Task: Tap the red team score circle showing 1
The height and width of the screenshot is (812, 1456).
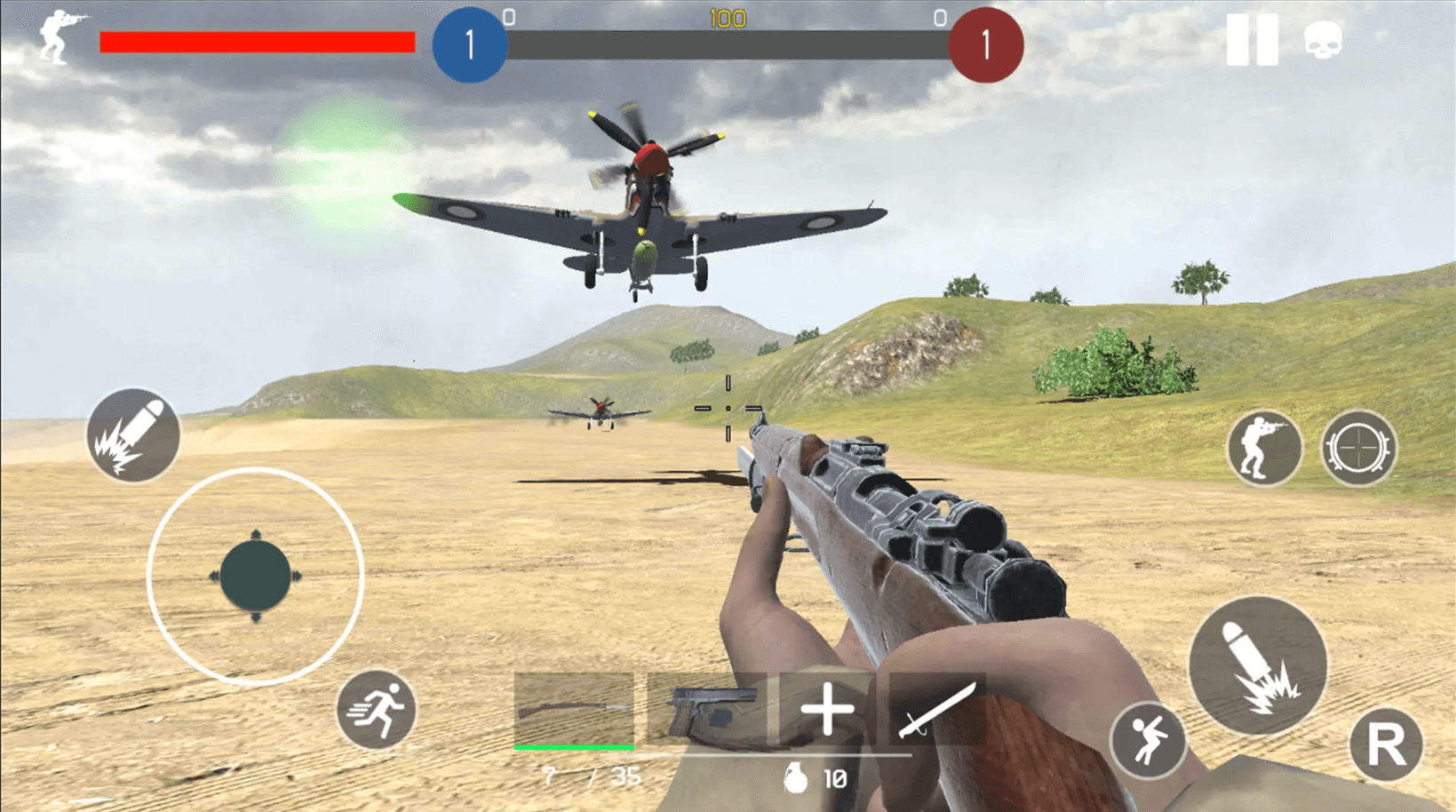Action: (x=986, y=45)
